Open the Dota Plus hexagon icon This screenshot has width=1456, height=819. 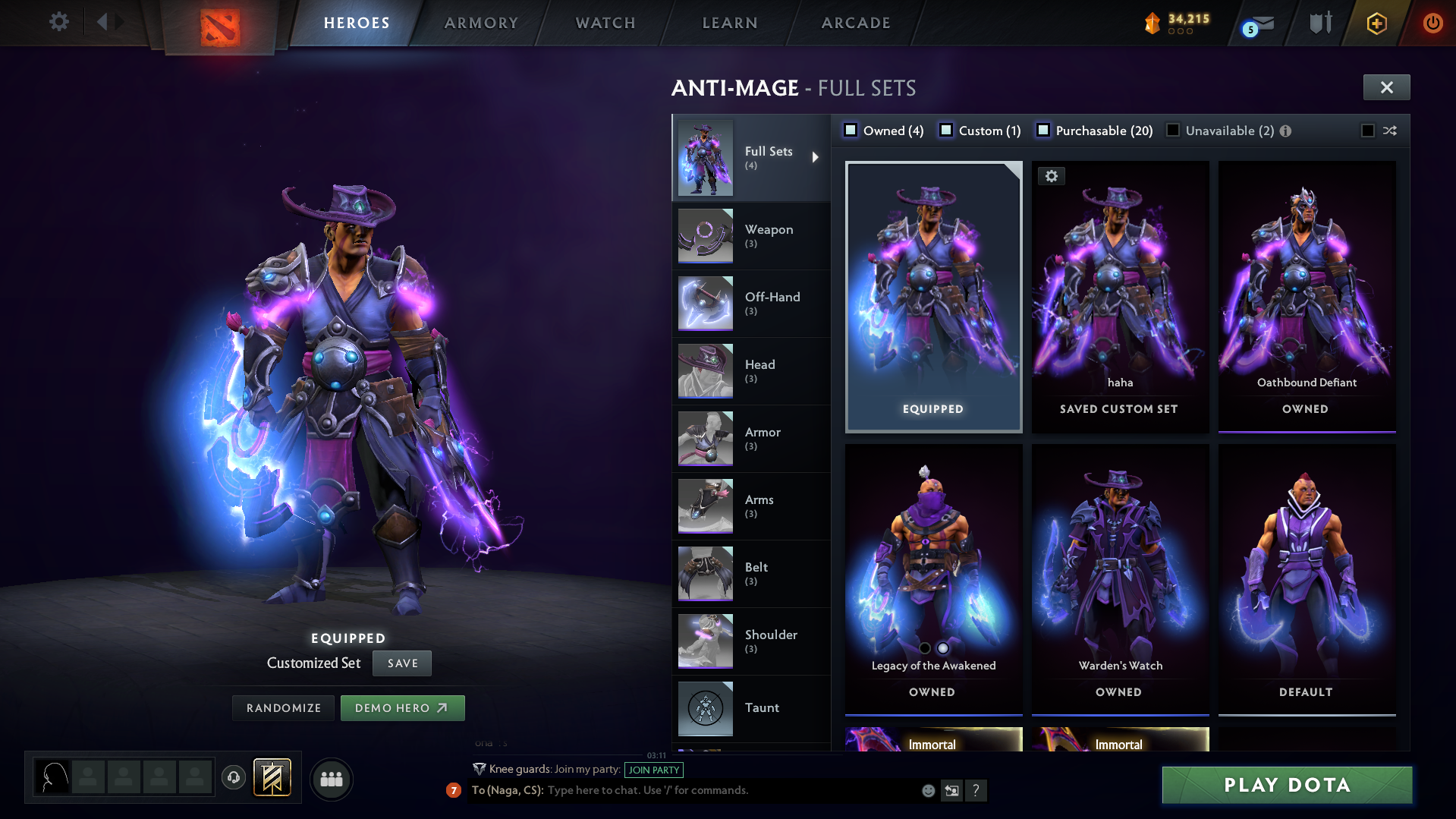(x=1376, y=23)
